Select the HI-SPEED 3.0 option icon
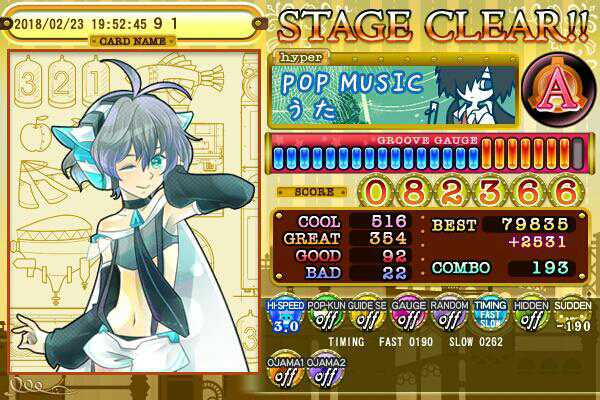 tap(283, 318)
